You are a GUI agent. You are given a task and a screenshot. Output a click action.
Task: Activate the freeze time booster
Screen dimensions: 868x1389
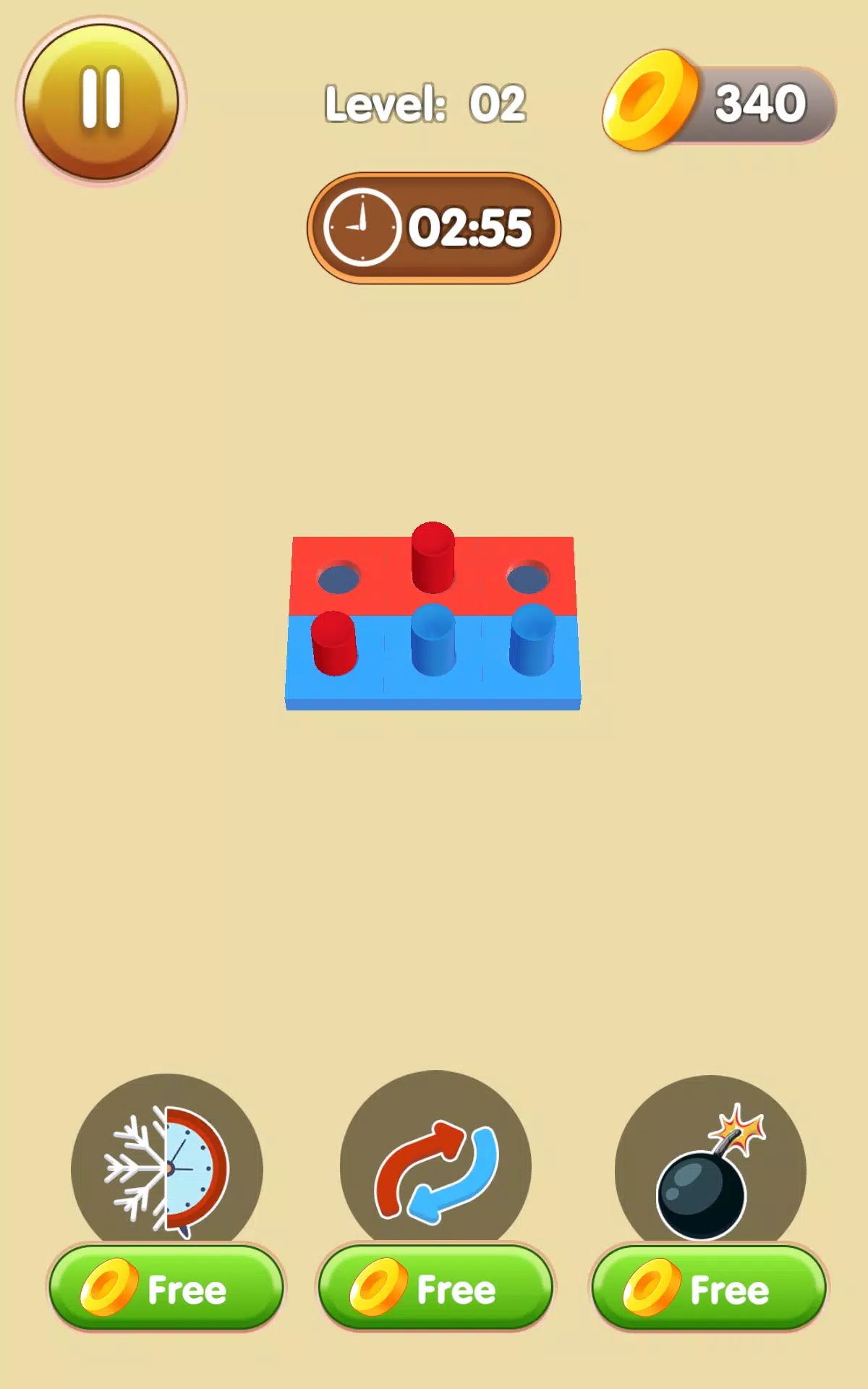[166, 1166]
